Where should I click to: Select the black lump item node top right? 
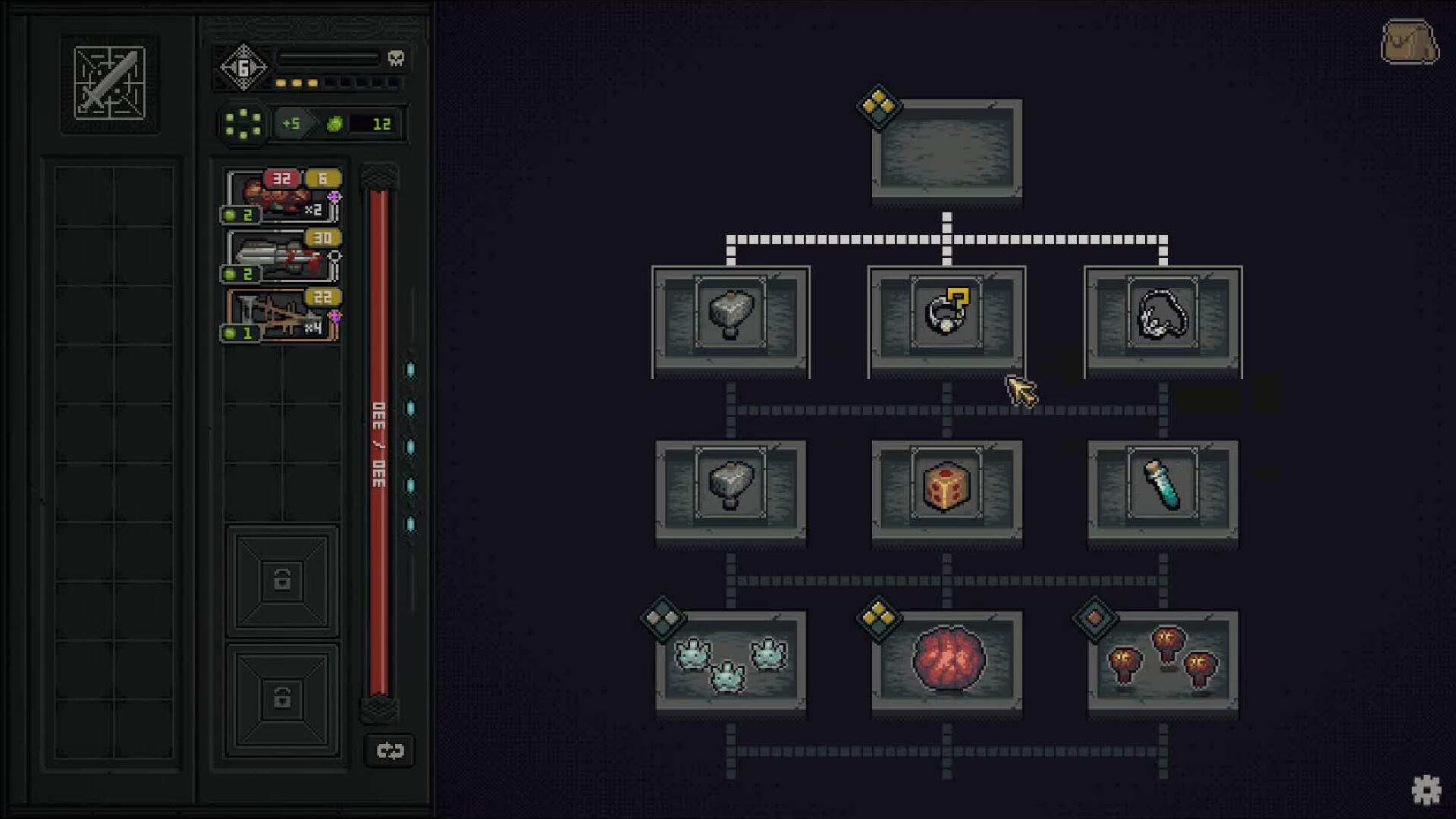(x=1162, y=318)
